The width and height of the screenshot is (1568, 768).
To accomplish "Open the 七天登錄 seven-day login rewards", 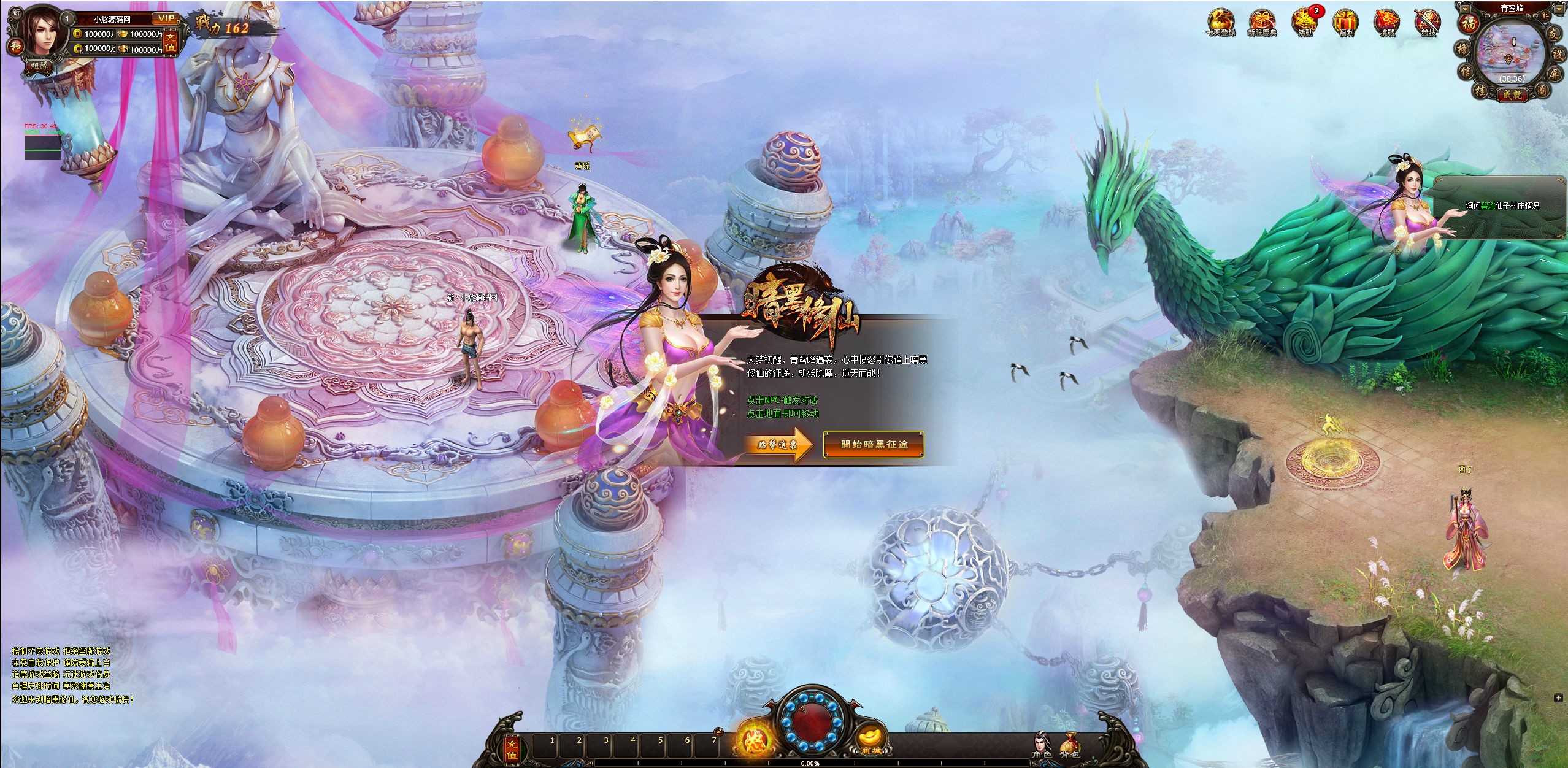I will click(1221, 22).
